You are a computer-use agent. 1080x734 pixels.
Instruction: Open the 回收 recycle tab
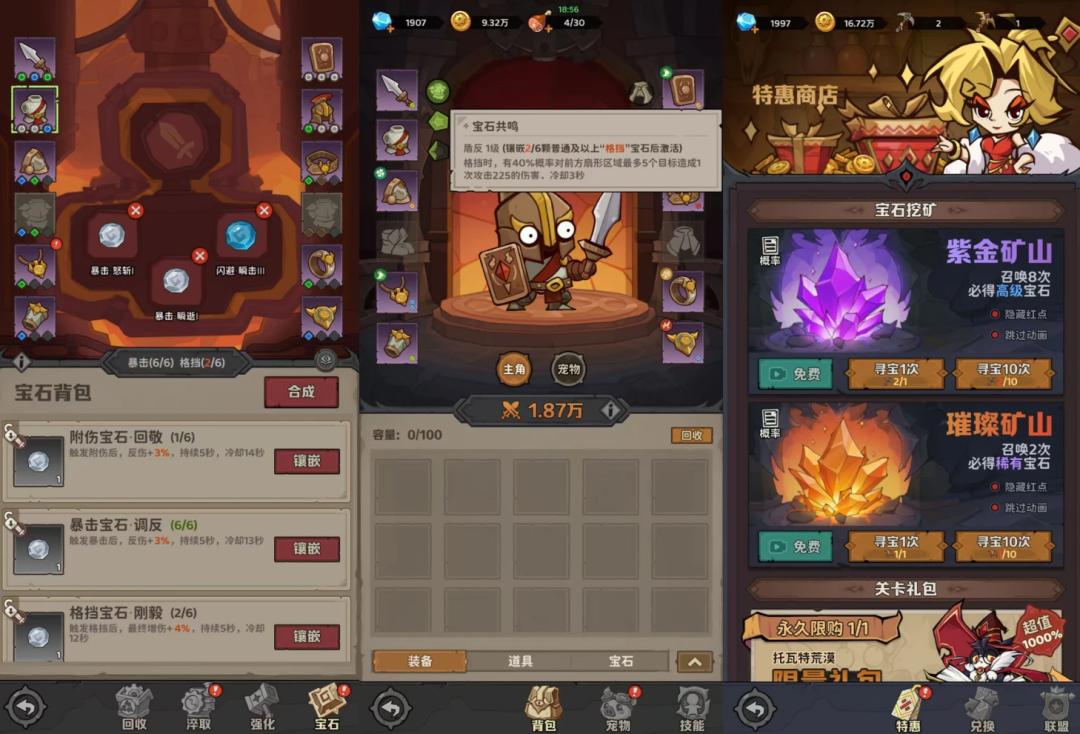click(133, 708)
